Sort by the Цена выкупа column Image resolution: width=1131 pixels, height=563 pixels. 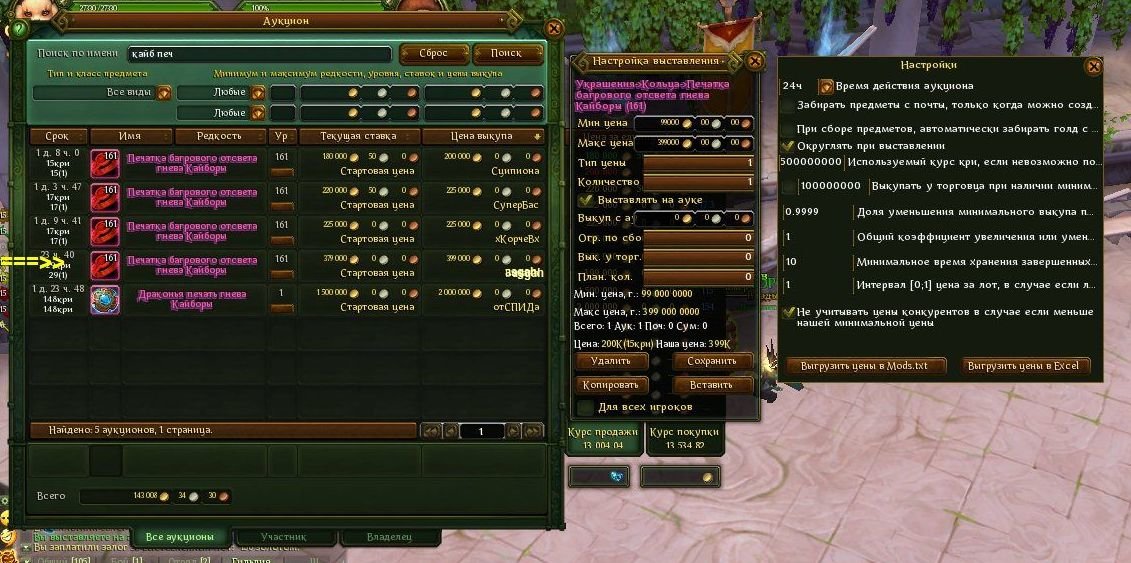[483, 136]
